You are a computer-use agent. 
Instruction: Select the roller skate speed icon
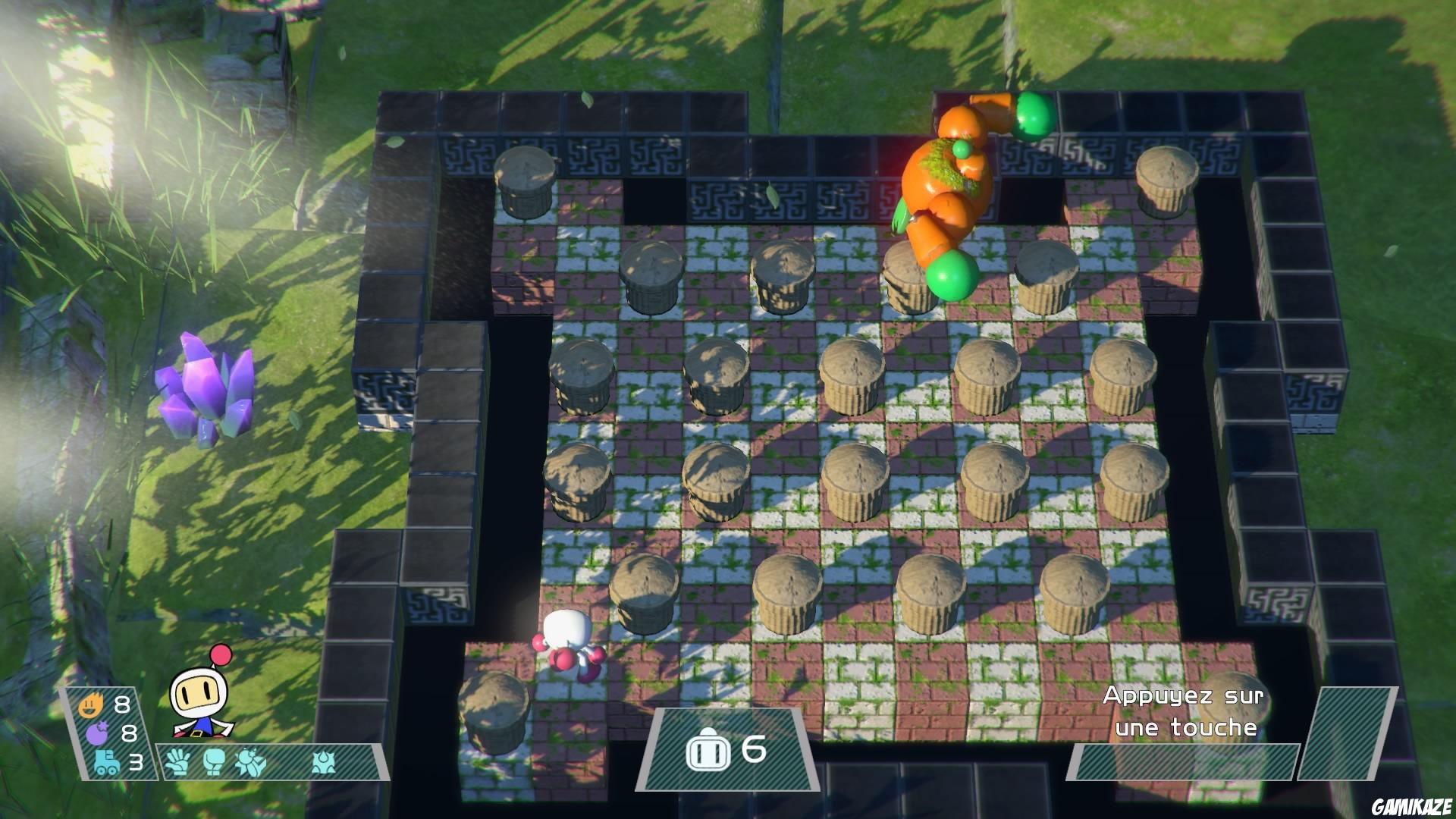(108, 762)
